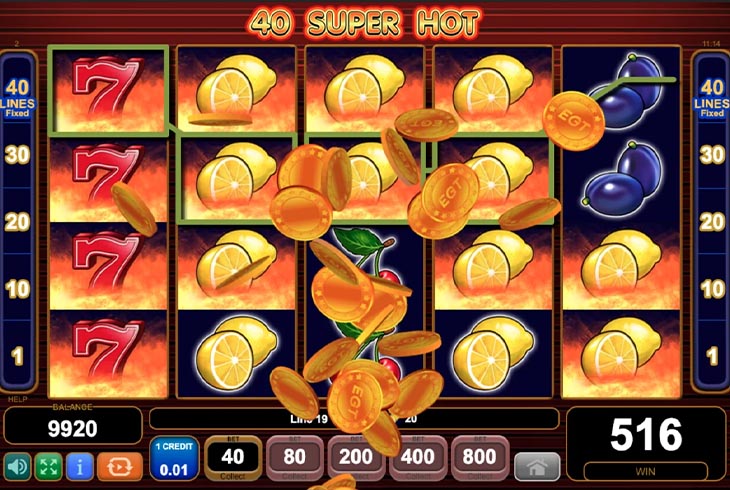730x490 pixels.
Task: Change the 1 credit 0.01 denomination
Action: (174, 459)
